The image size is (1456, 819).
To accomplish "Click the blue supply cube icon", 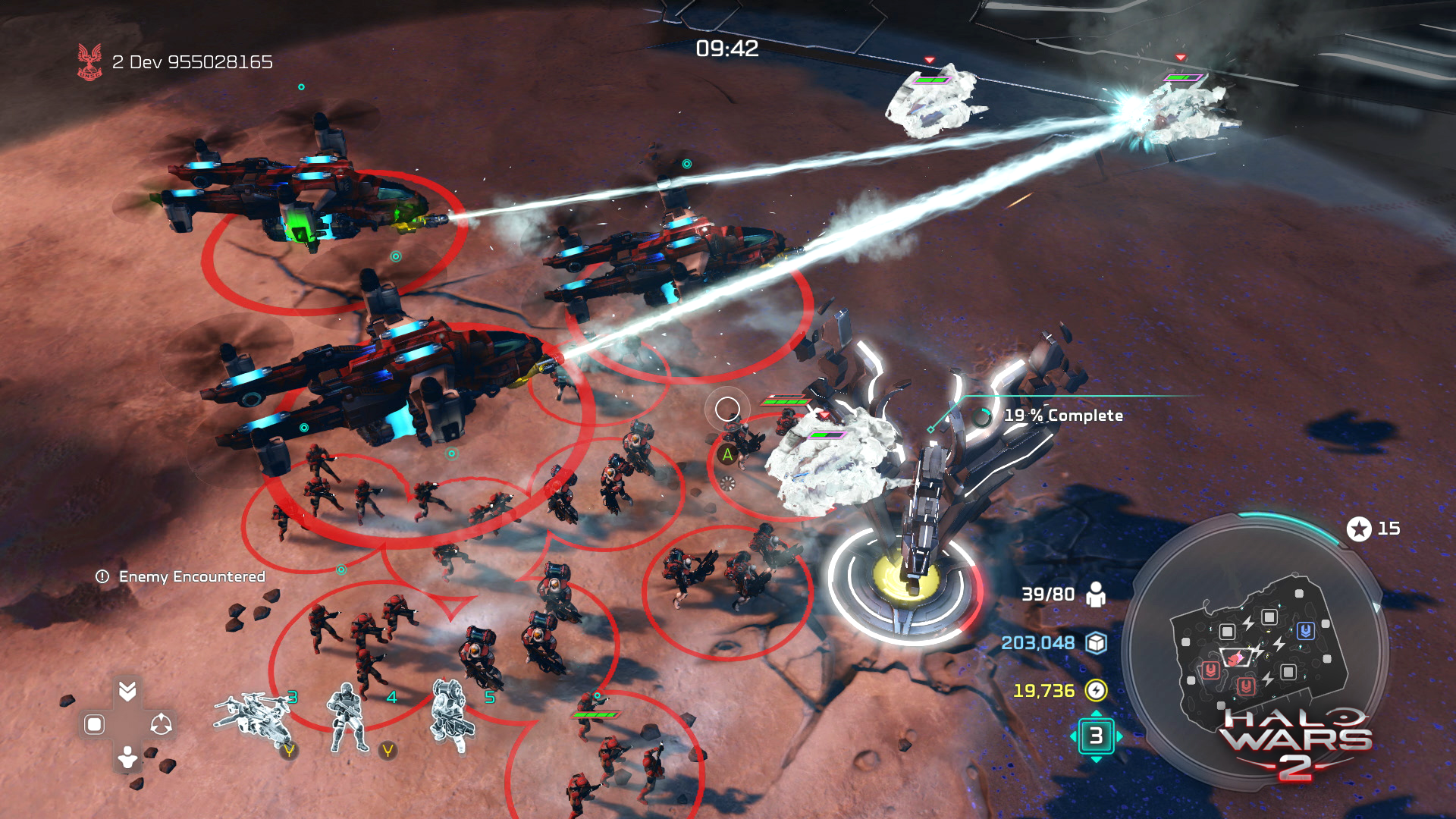I will (x=1096, y=643).
